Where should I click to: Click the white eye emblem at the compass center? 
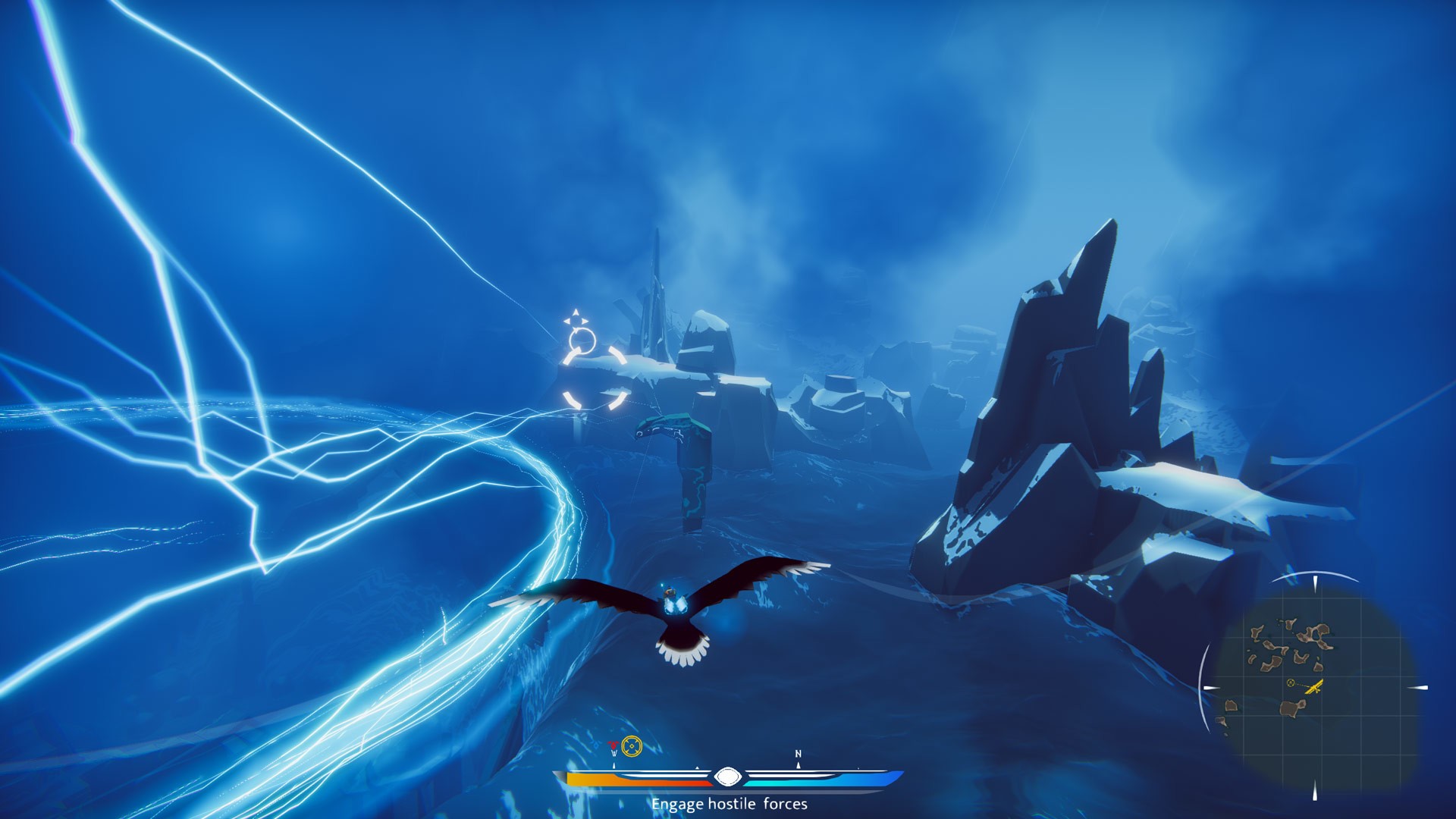point(728,777)
